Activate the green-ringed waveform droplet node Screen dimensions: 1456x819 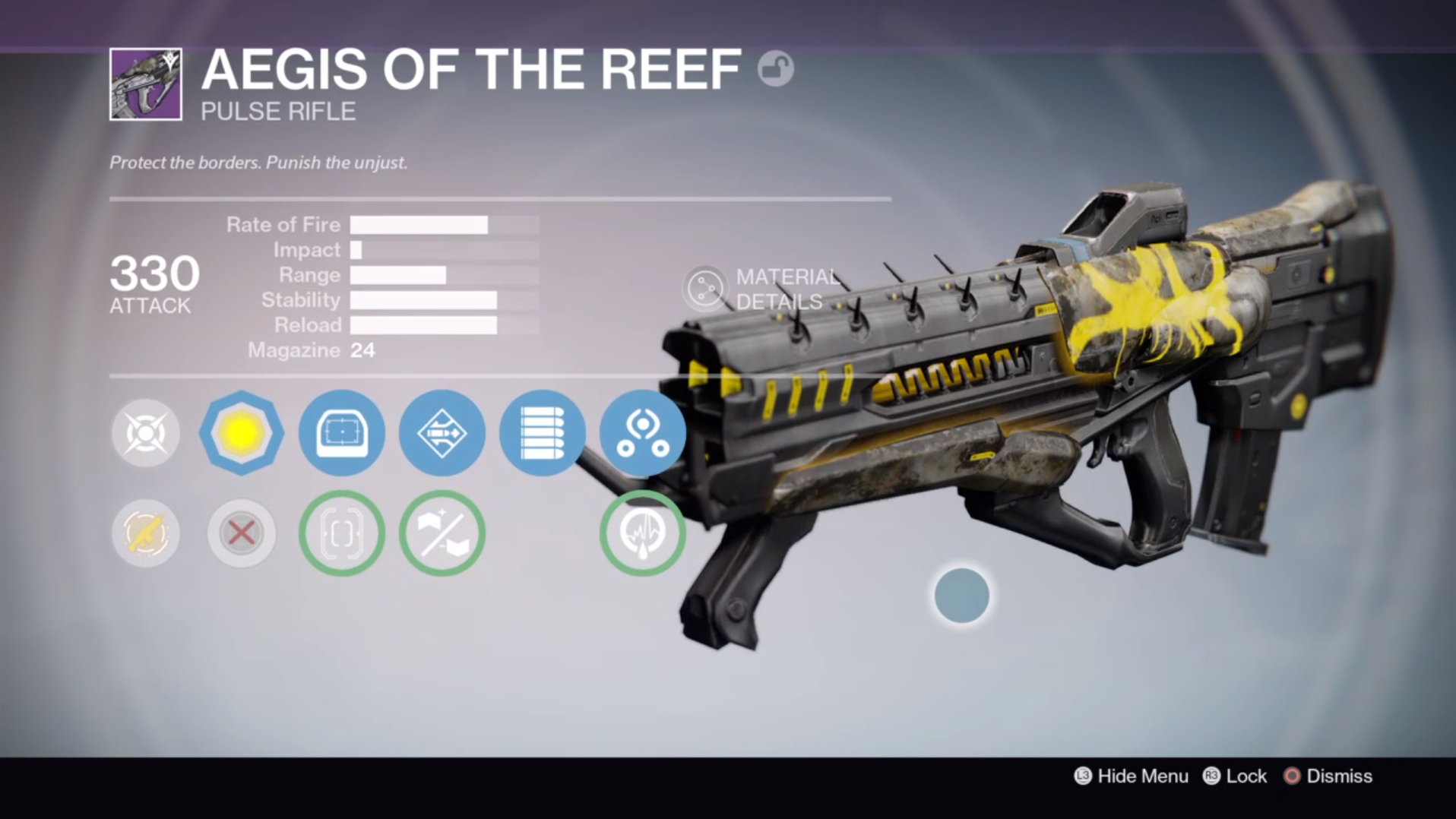tap(642, 533)
